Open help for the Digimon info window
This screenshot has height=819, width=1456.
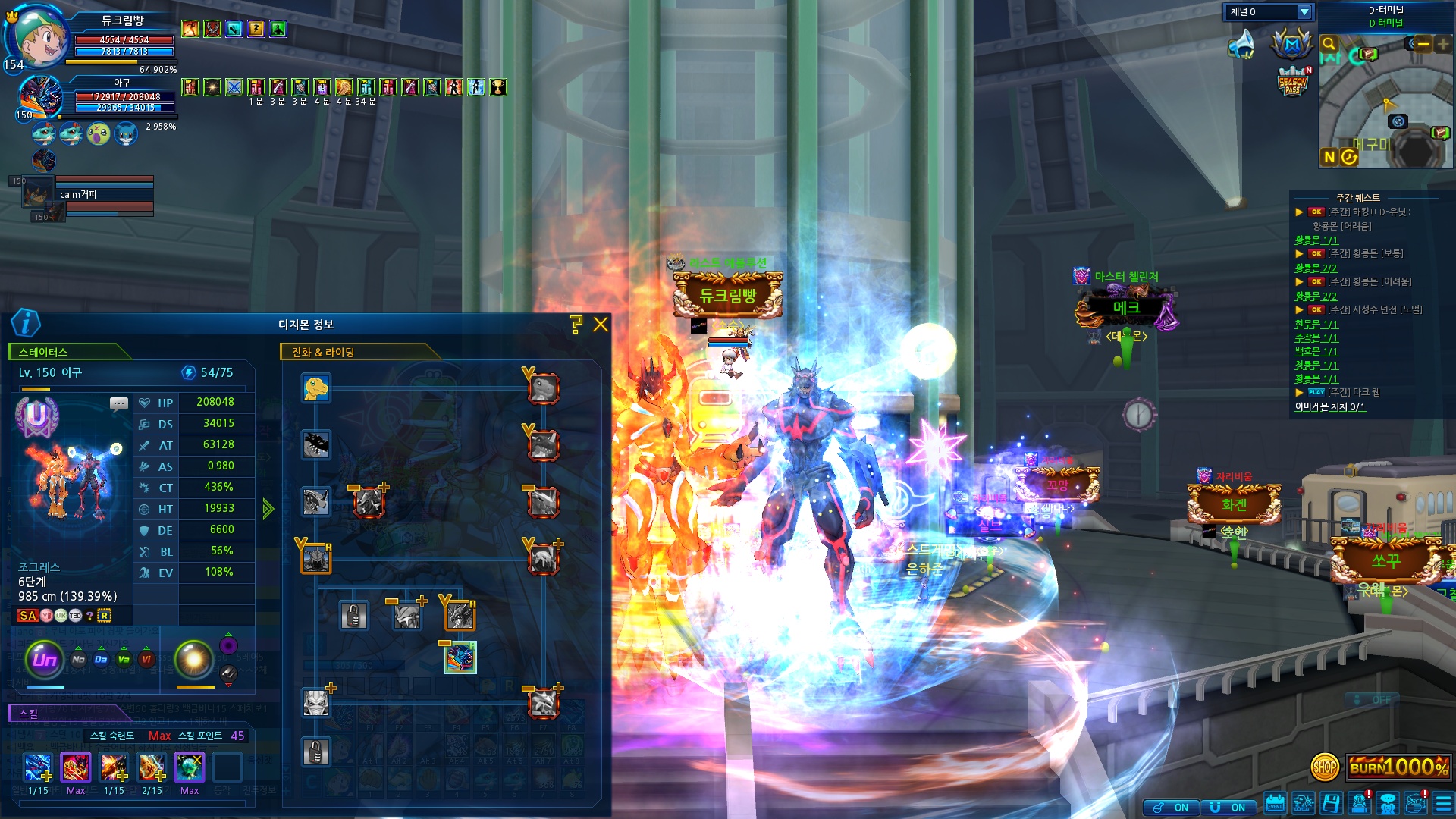point(576,325)
